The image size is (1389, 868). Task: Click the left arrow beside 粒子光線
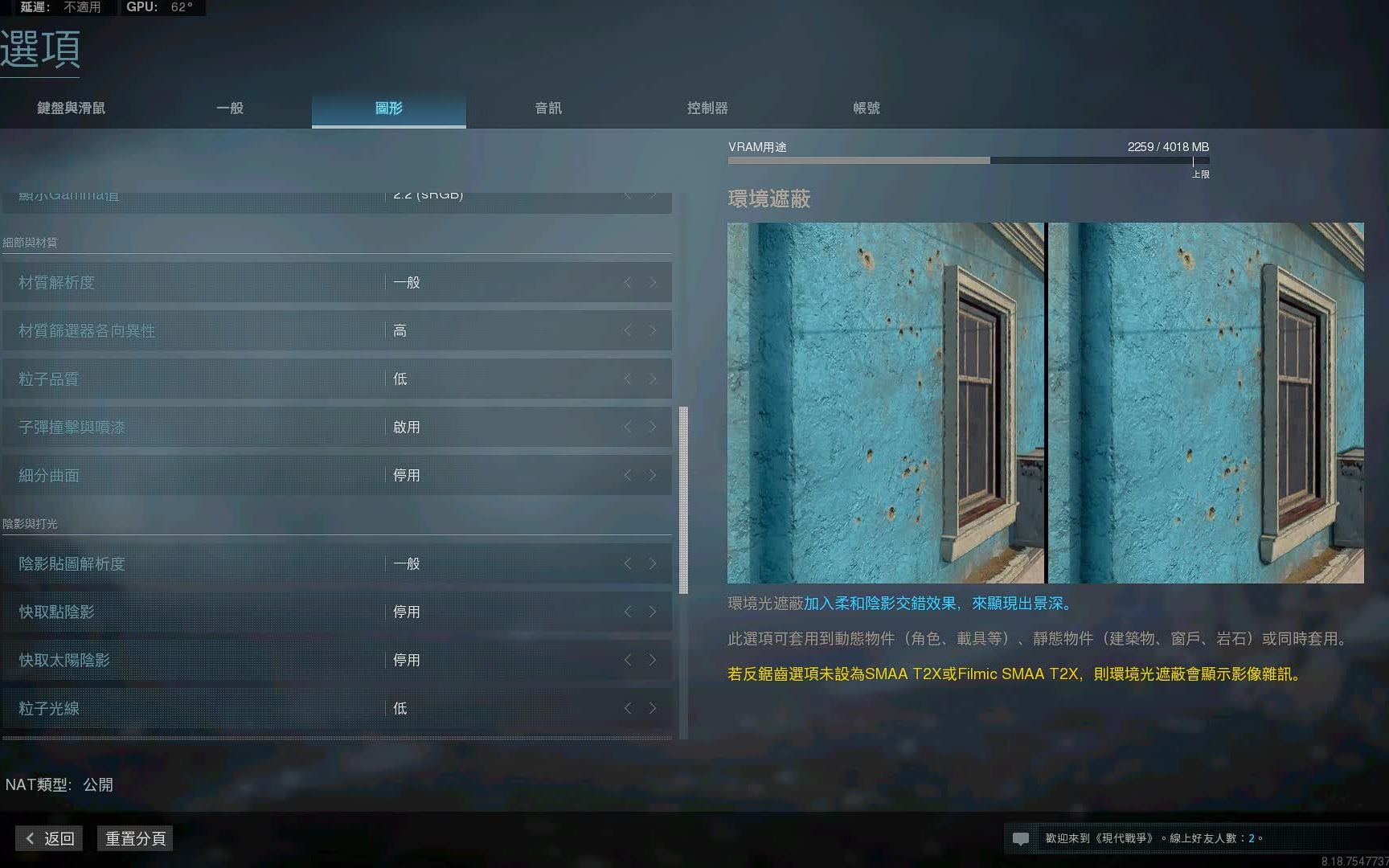tap(628, 708)
